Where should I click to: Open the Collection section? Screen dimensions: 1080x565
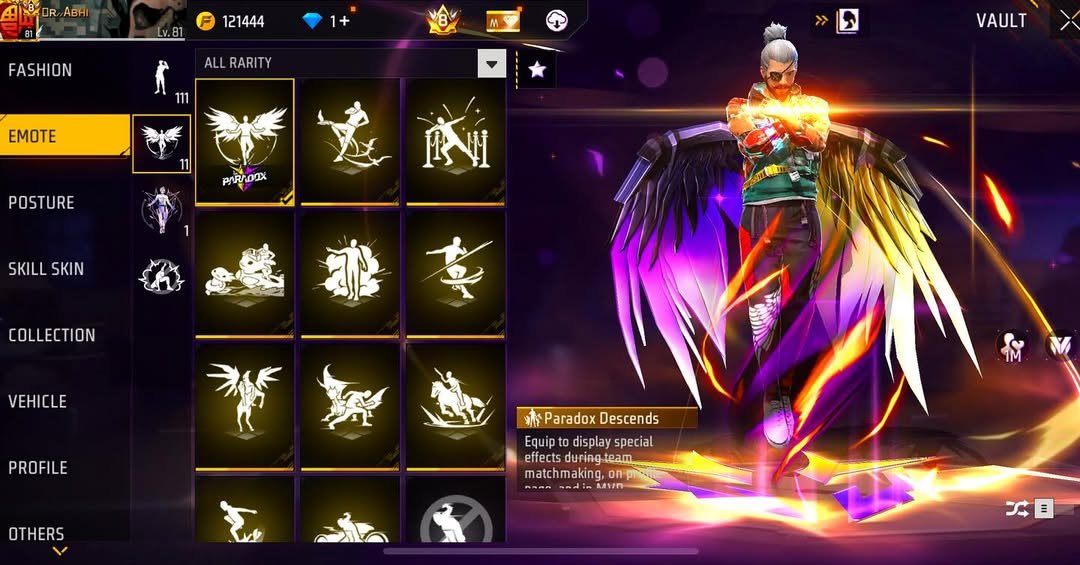(x=52, y=336)
